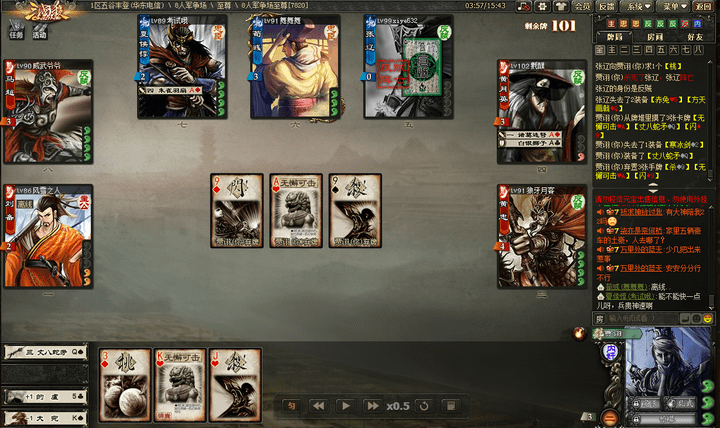The width and height of the screenshot is (720, 428).
Task: Open the 会员 membership button
Action: [581, 6]
